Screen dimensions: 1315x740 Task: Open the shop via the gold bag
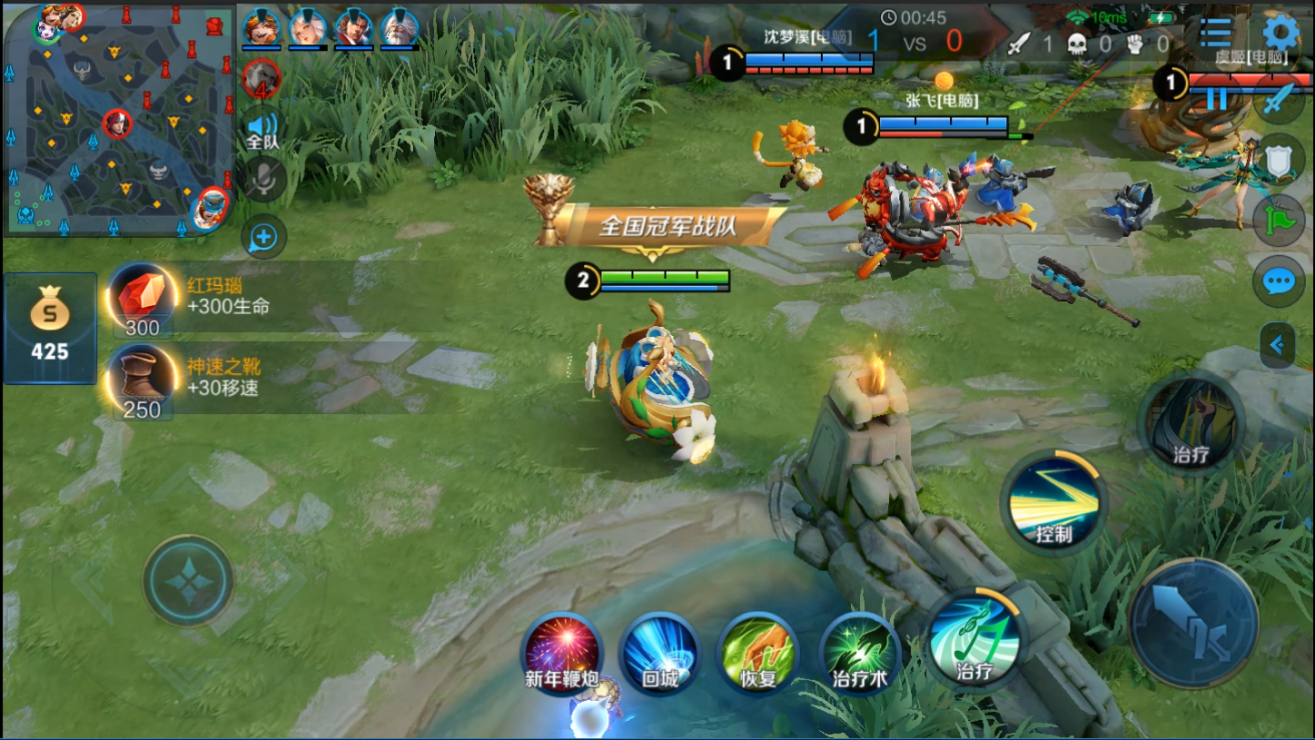coord(50,328)
